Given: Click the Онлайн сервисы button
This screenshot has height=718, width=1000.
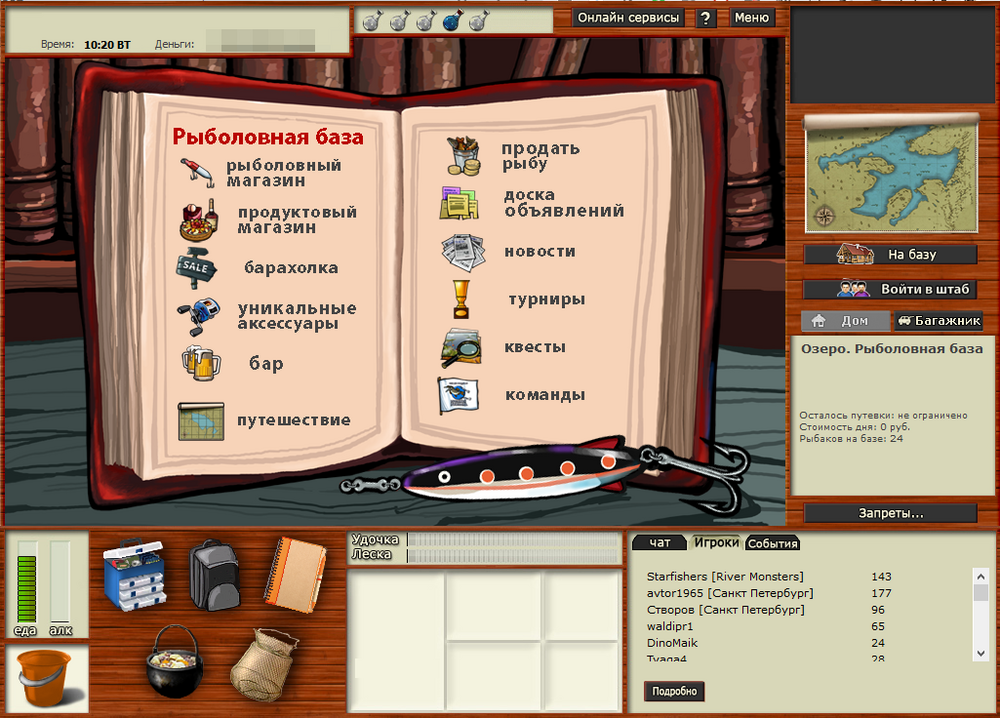Looking at the screenshot, I should tap(629, 18).
